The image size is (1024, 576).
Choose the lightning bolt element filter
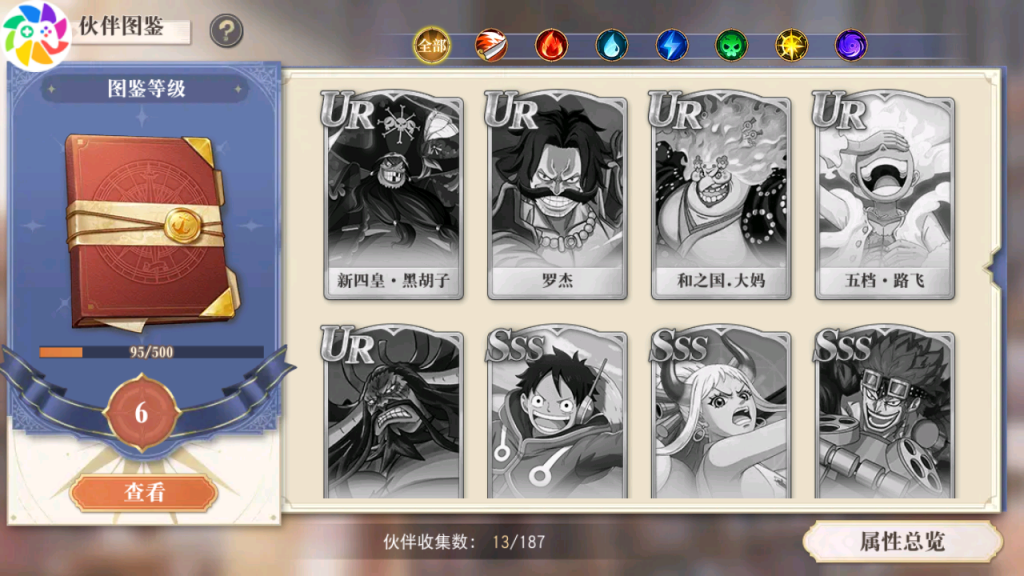tap(671, 45)
